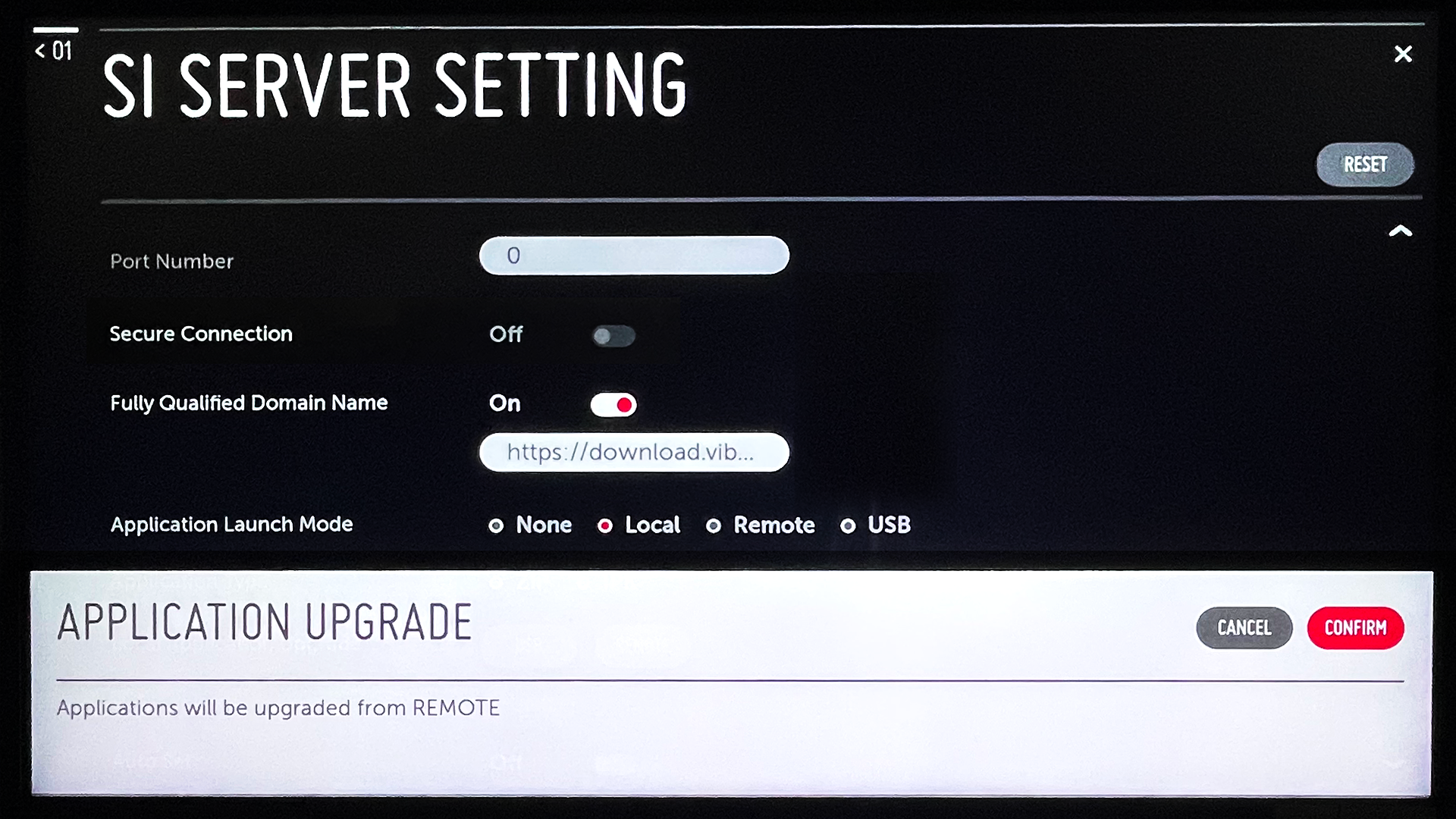Go back using the 01 arrow
Screen dimensions: 1456x819
pos(53,51)
